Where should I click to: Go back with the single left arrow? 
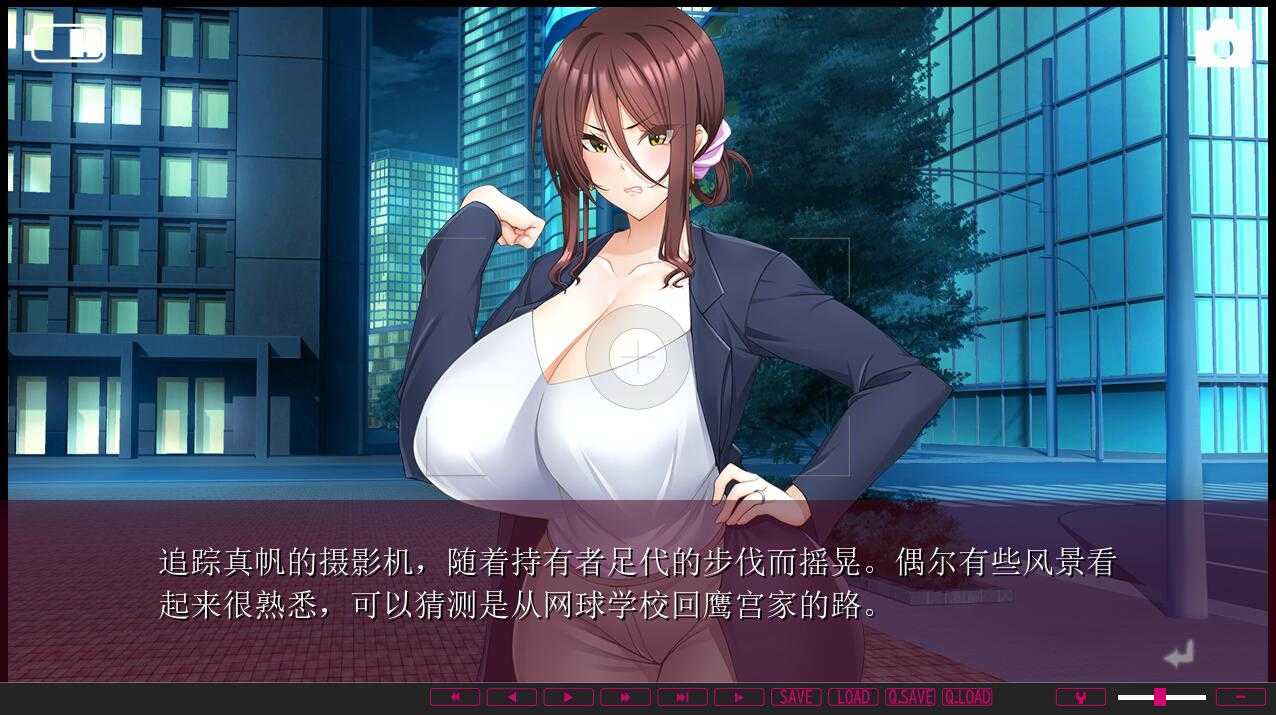tap(512, 697)
